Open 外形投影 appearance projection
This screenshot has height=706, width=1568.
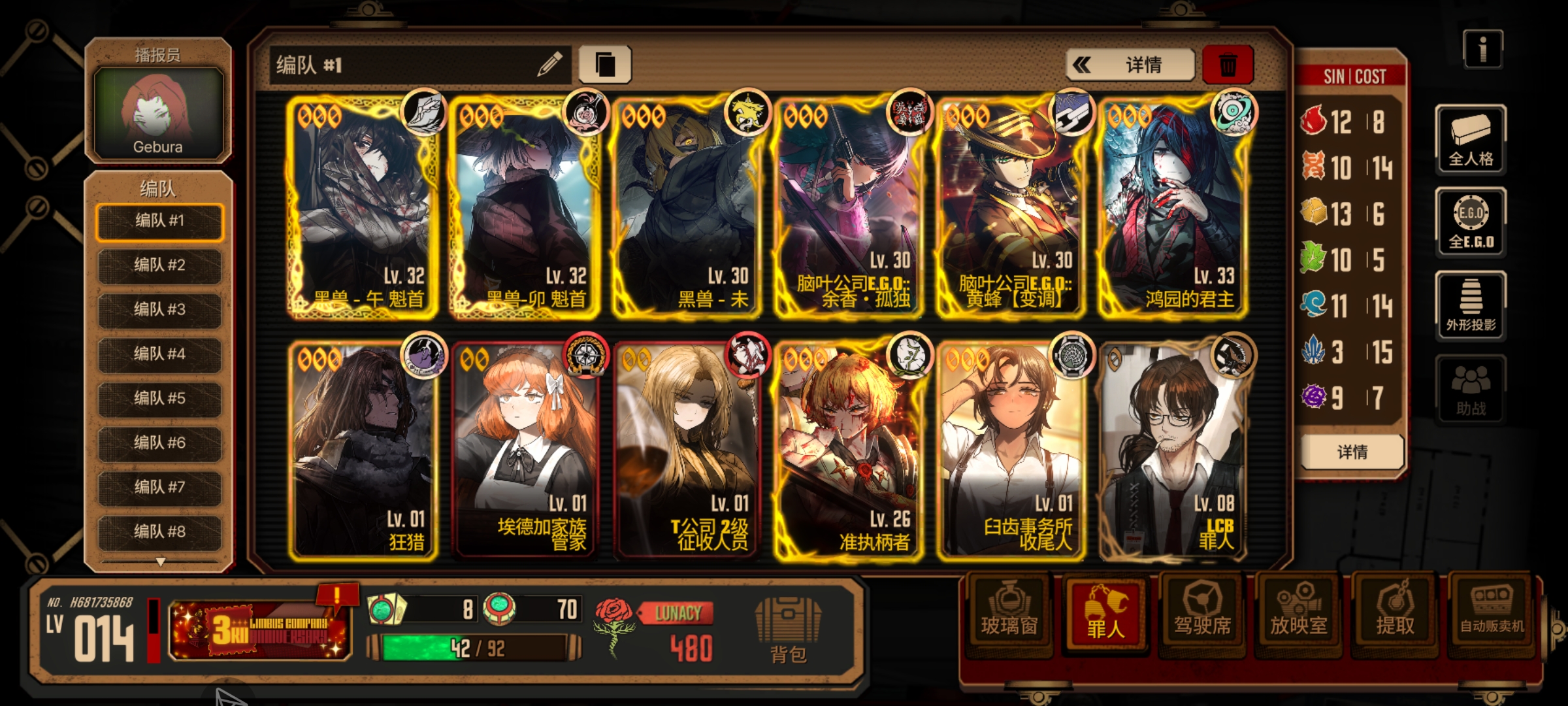(x=1471, y=305)
